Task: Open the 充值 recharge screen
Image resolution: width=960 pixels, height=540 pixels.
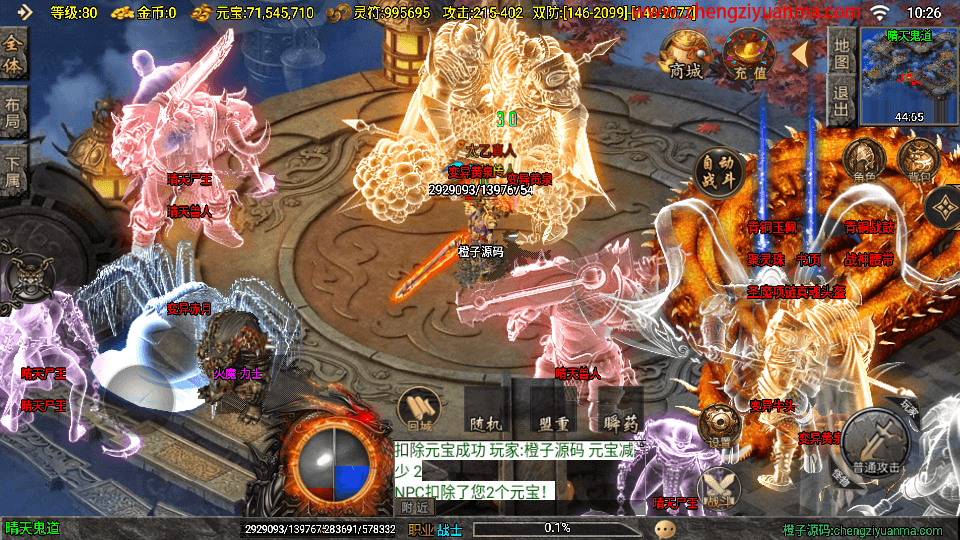Action: pyautogui.click(x=745, y=54)
